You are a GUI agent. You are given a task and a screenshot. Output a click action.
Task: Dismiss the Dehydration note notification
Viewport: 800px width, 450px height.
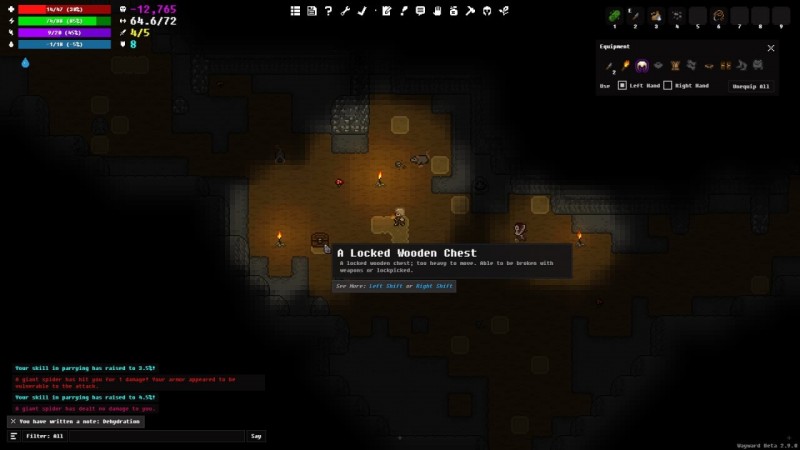13,421
